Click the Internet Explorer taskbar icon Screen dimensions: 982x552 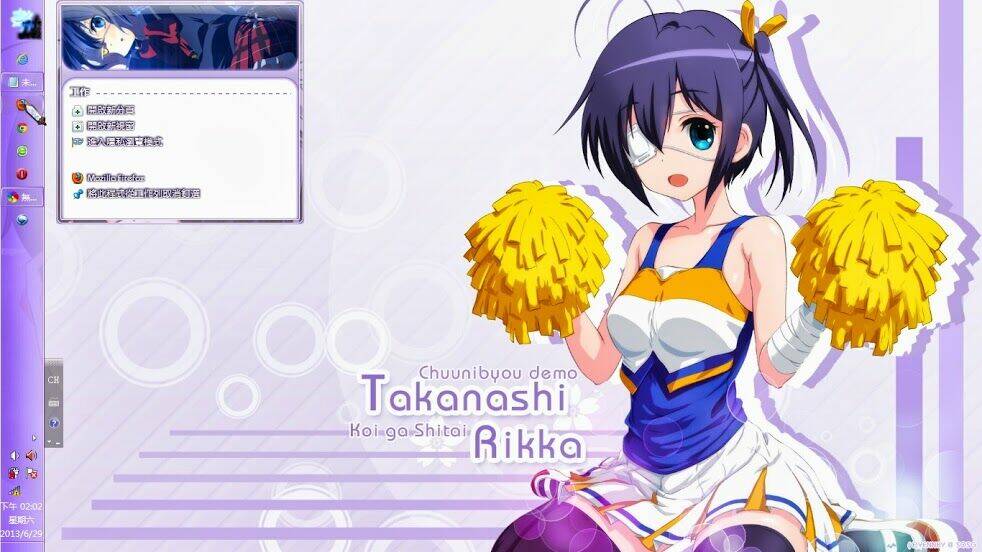click(21, 57)
